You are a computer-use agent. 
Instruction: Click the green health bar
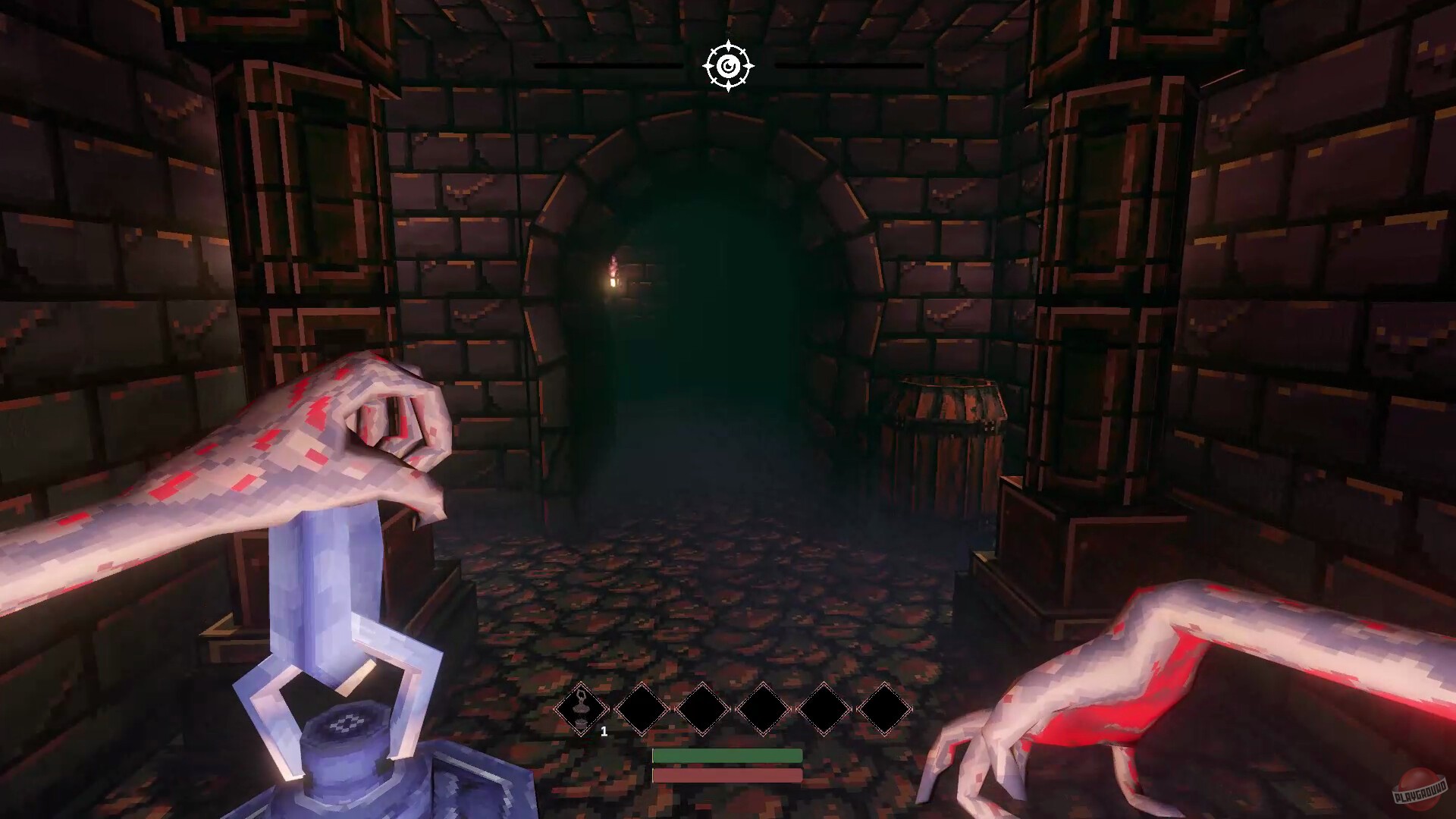[x=726, y=755]
